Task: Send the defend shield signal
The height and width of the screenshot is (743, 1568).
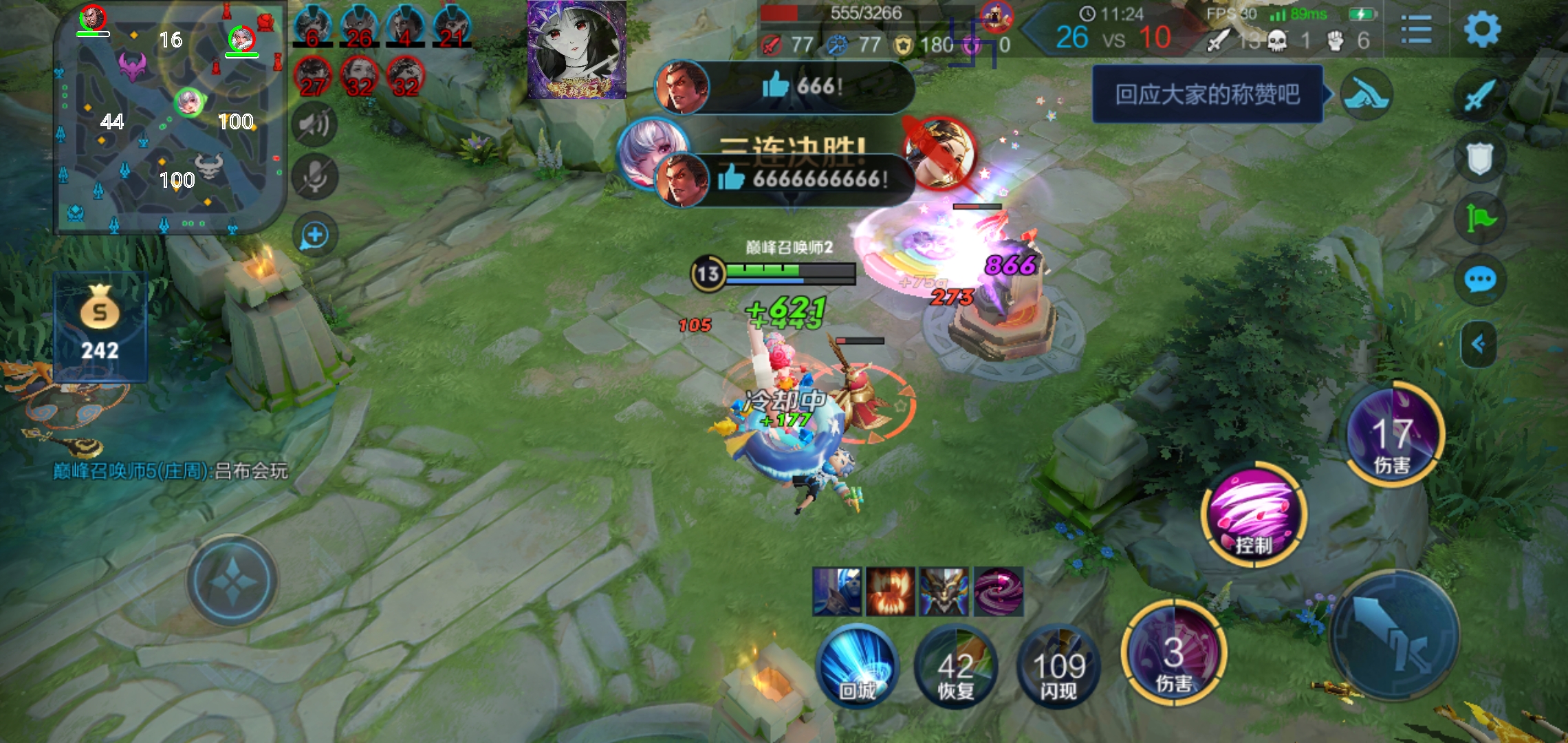Action: (1480, 158)
